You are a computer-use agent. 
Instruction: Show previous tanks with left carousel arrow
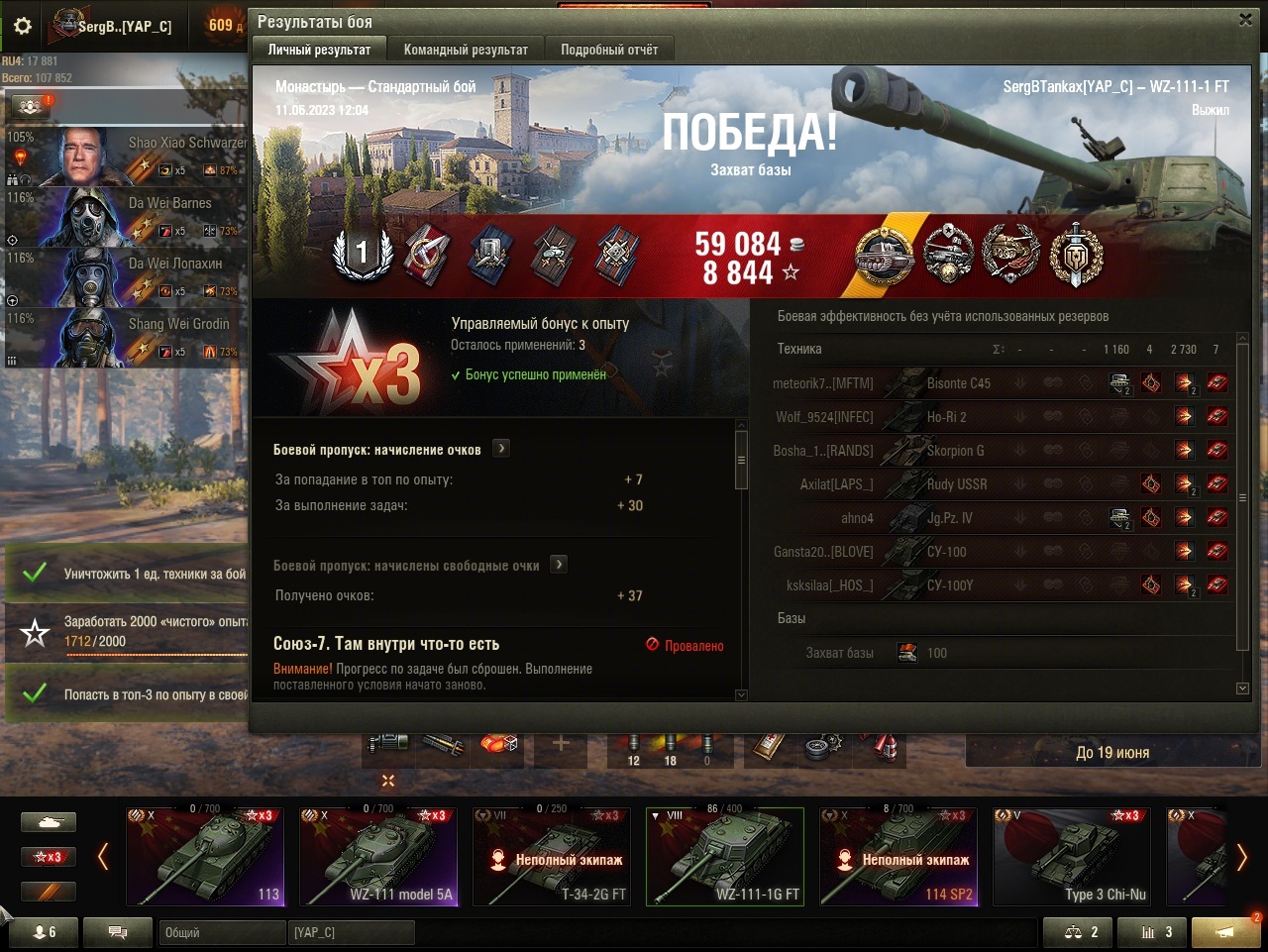[103, 857]
